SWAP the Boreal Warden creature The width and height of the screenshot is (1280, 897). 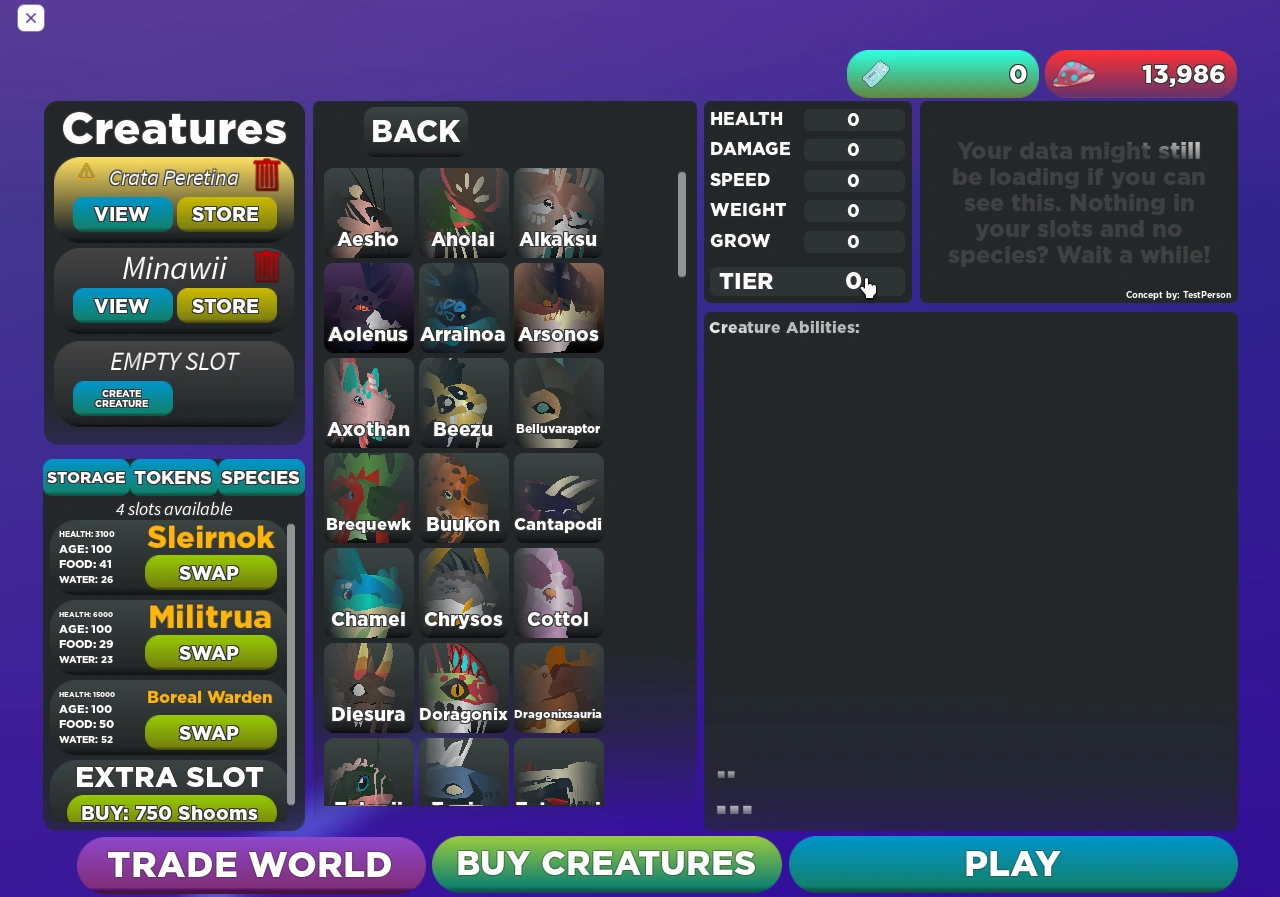[210, 732]
